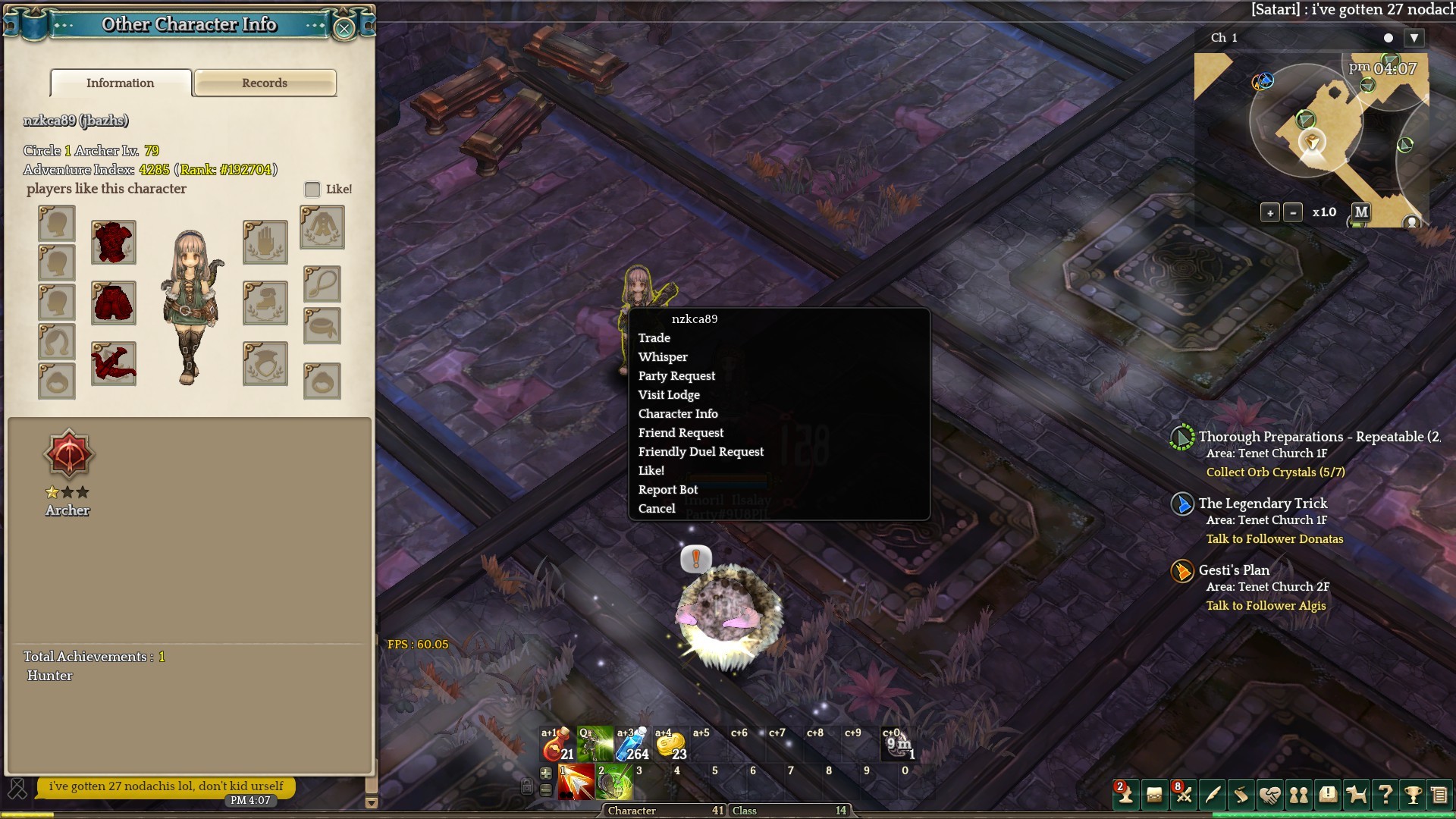This screenshot has width=1456, height=819.
Task: Choose Trade from the player menu
Action: click(654, 338)
